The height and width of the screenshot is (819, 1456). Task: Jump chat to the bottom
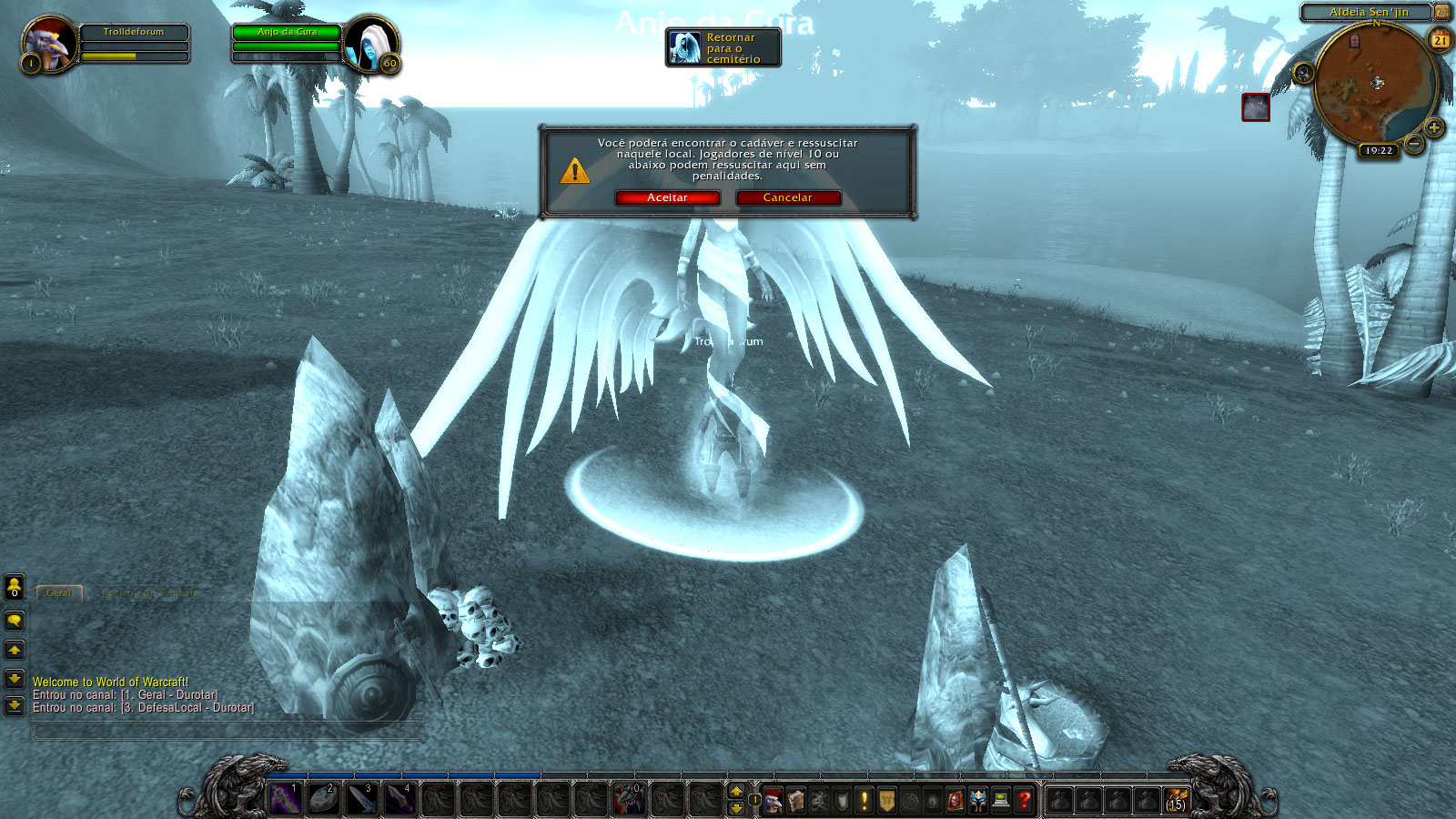(x=15, y=706)
